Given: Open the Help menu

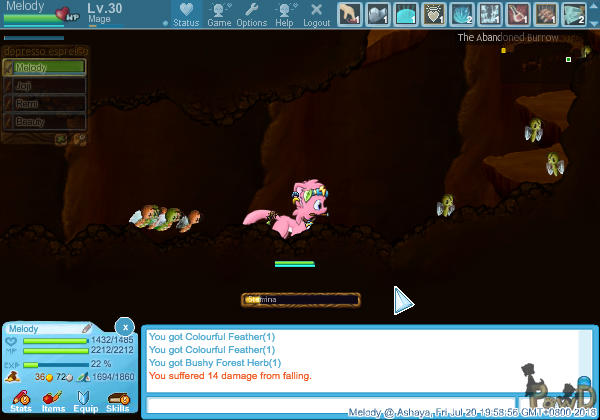Looking at the screenshot, I should [284, 14].
